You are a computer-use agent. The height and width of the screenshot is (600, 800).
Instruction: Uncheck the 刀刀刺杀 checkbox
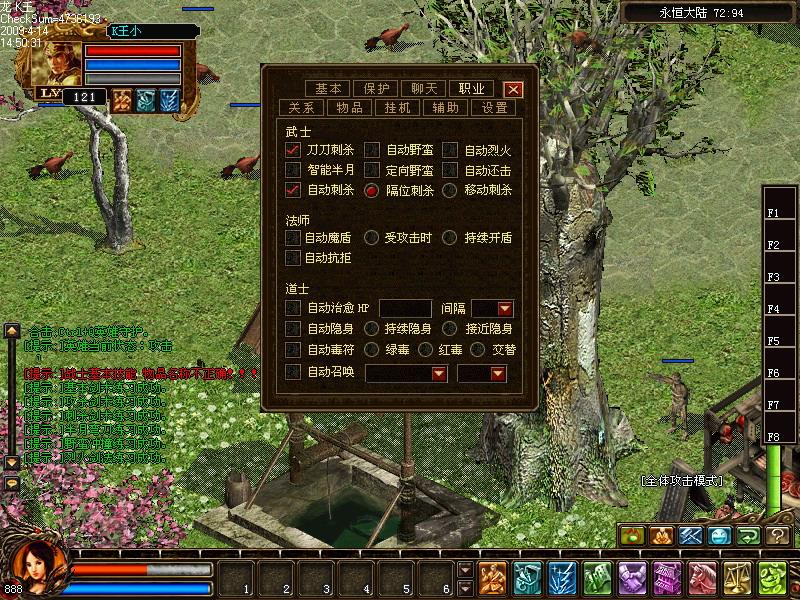coord(293,150)
